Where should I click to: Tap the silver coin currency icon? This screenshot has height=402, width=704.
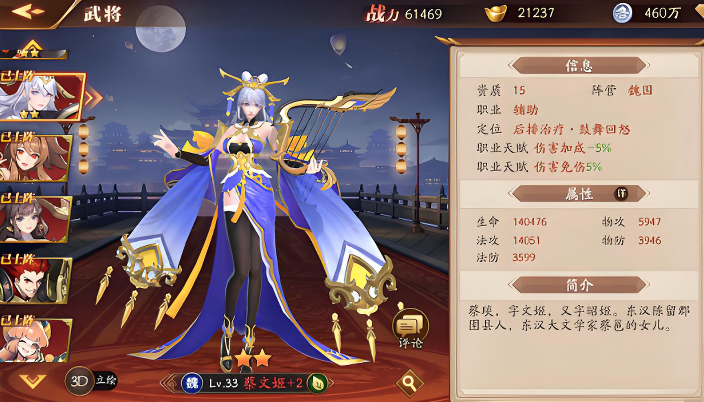[x=622, y=13]
